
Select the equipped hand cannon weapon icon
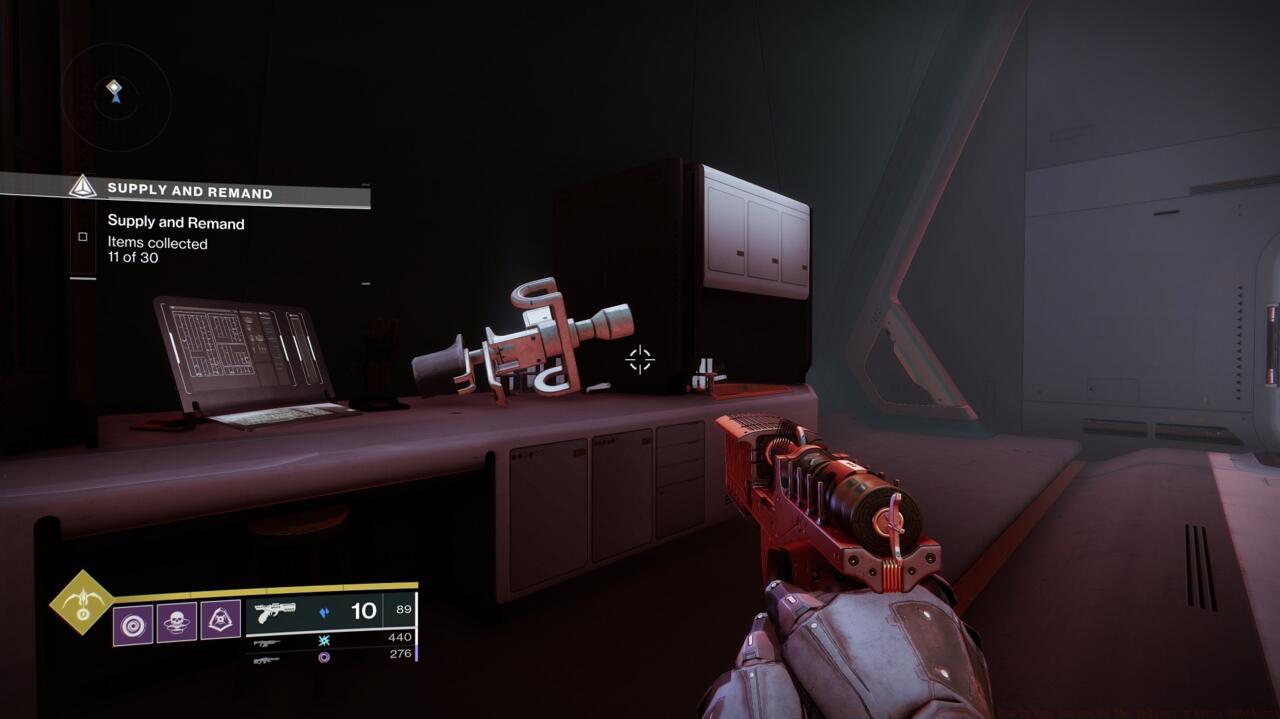point(275,611)
